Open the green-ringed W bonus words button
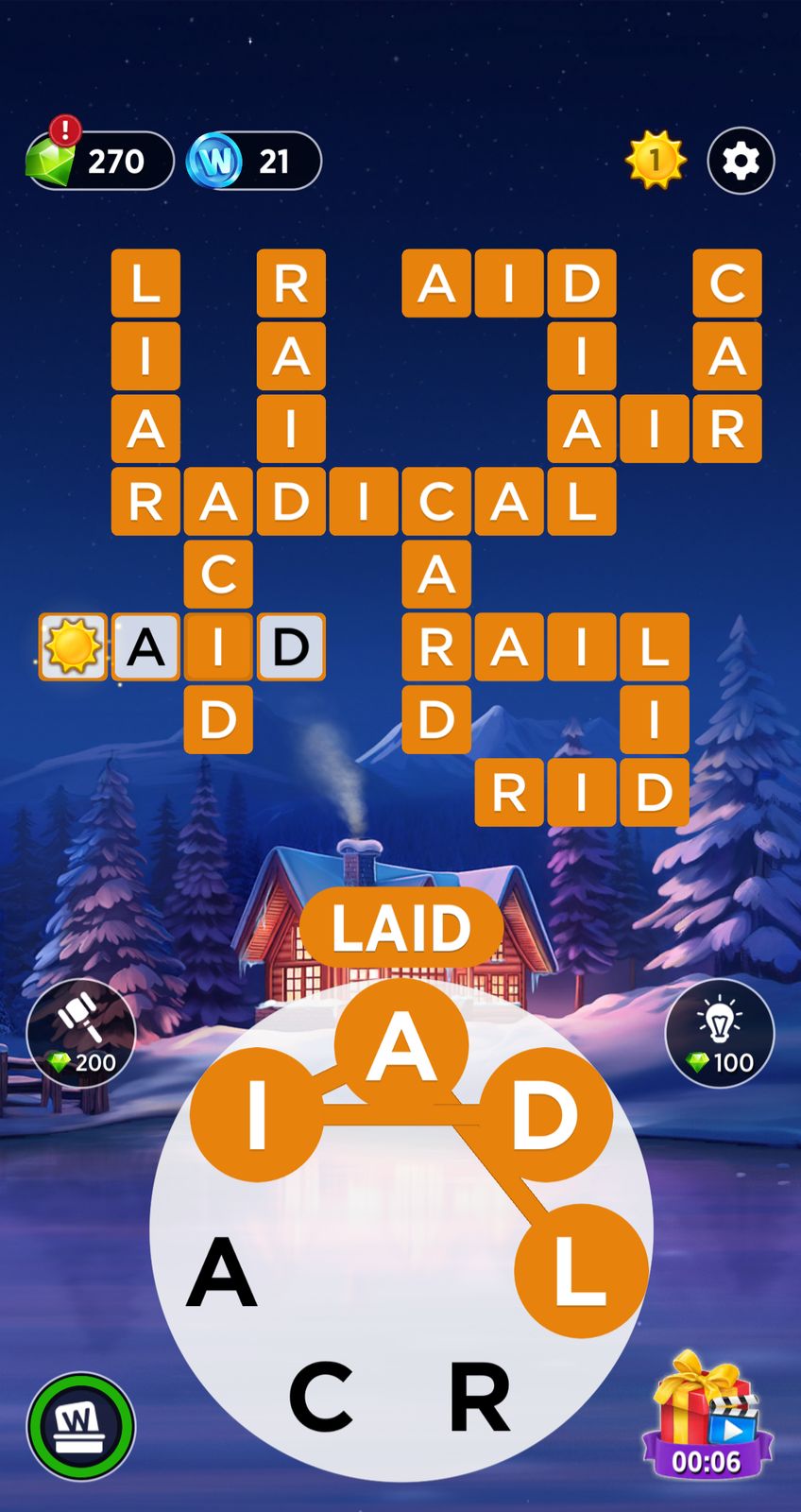This screenshot has height=1512, width=801. point(80,1426)
